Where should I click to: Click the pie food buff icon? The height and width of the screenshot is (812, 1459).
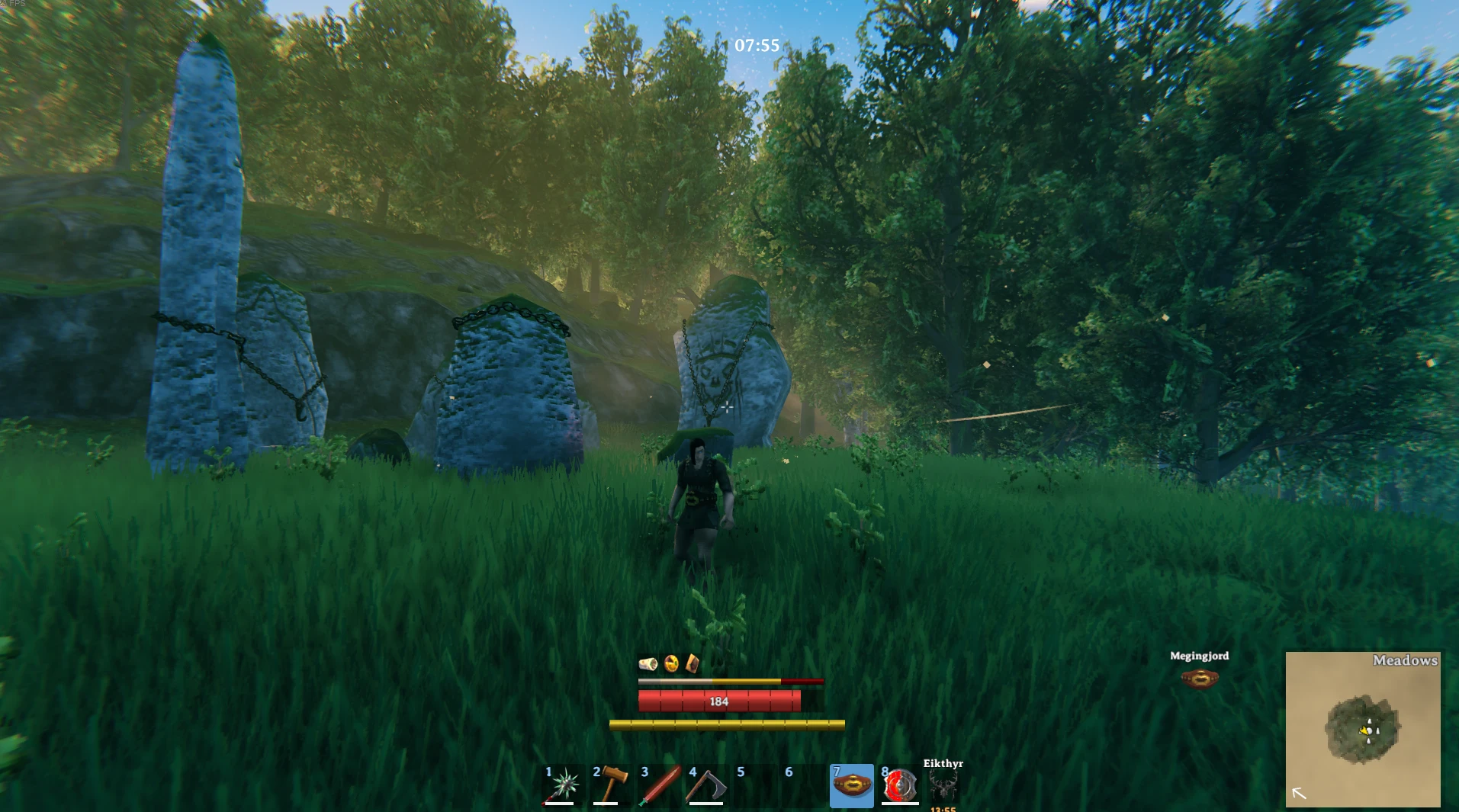(670, 663)
